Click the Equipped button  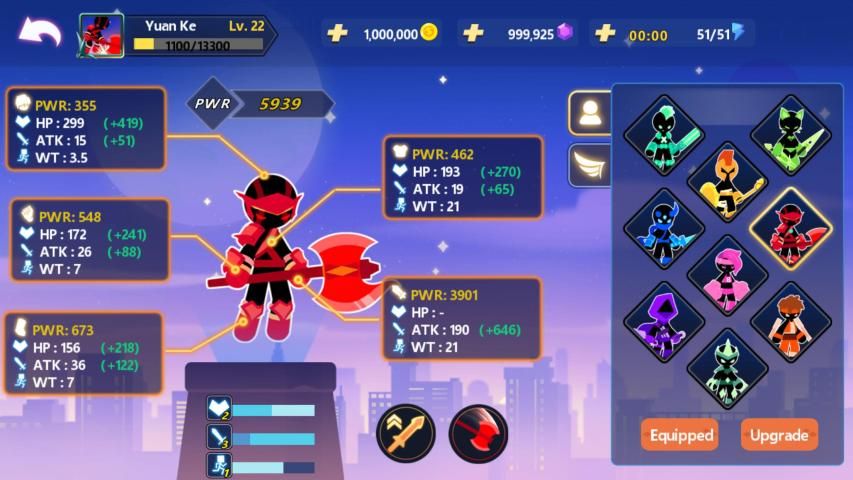tap(681, 435)
